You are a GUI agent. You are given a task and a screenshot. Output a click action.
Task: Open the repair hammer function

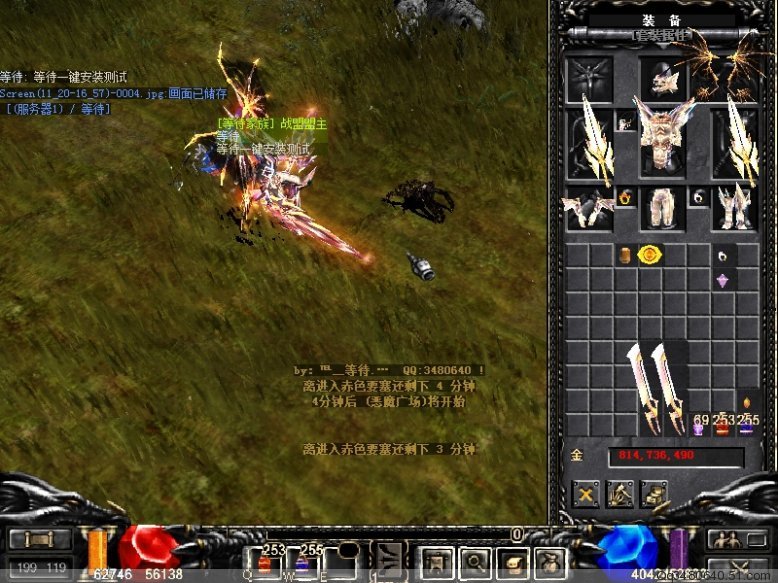point(620,492)
